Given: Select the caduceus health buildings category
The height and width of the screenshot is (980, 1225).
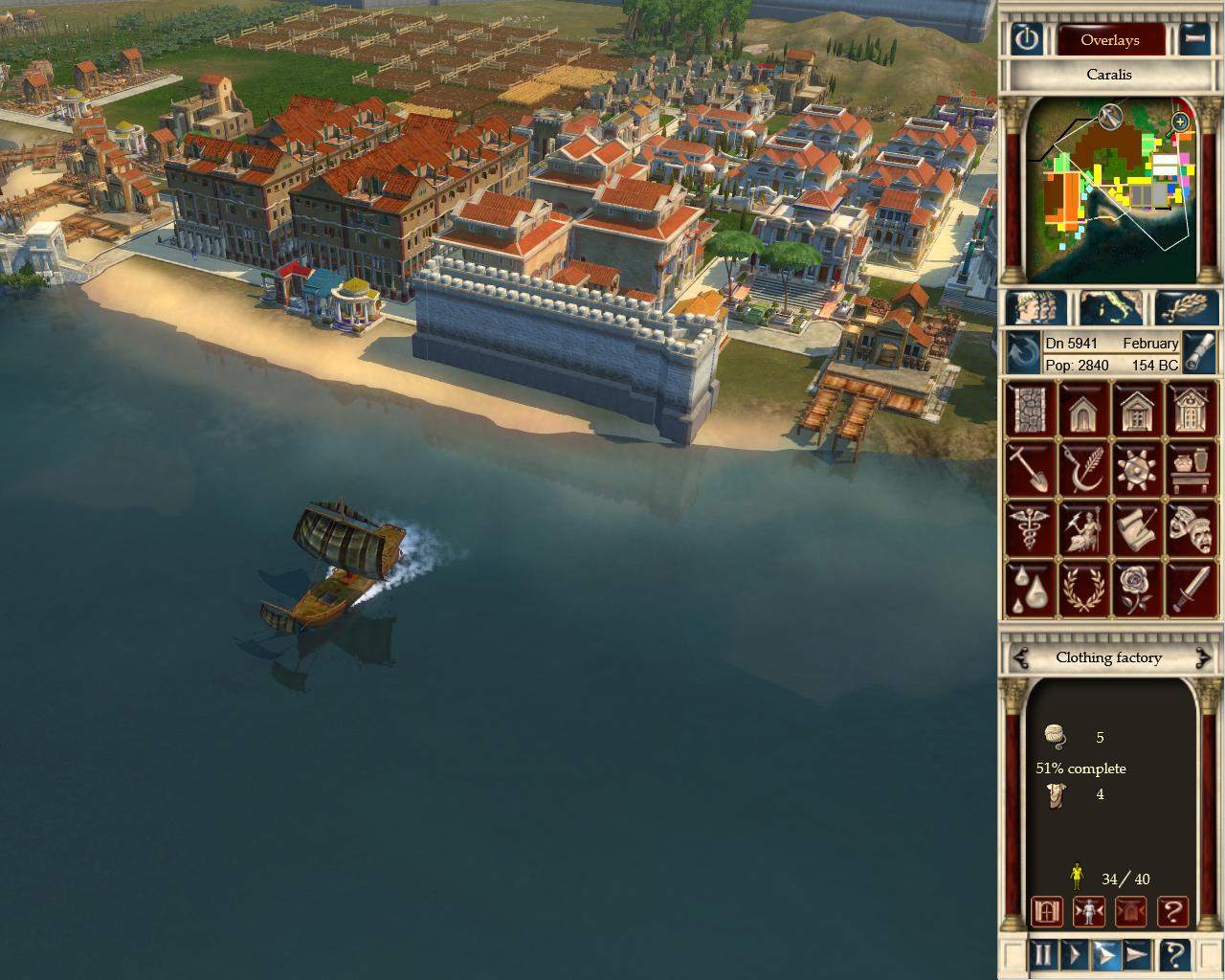Looking at the screenshot, I should coord(1029,528).
